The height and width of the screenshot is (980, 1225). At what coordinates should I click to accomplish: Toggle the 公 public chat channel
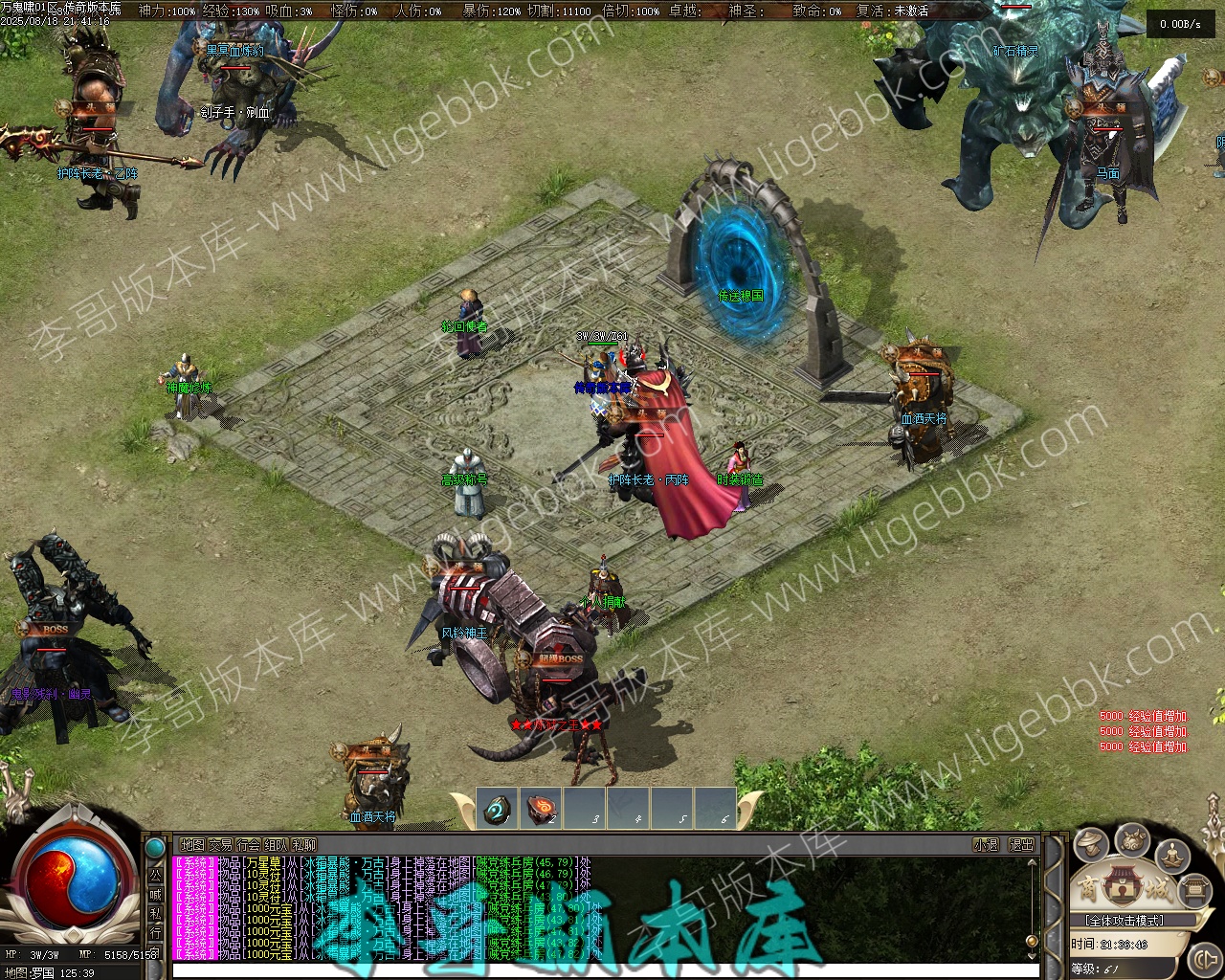(155, 875)
